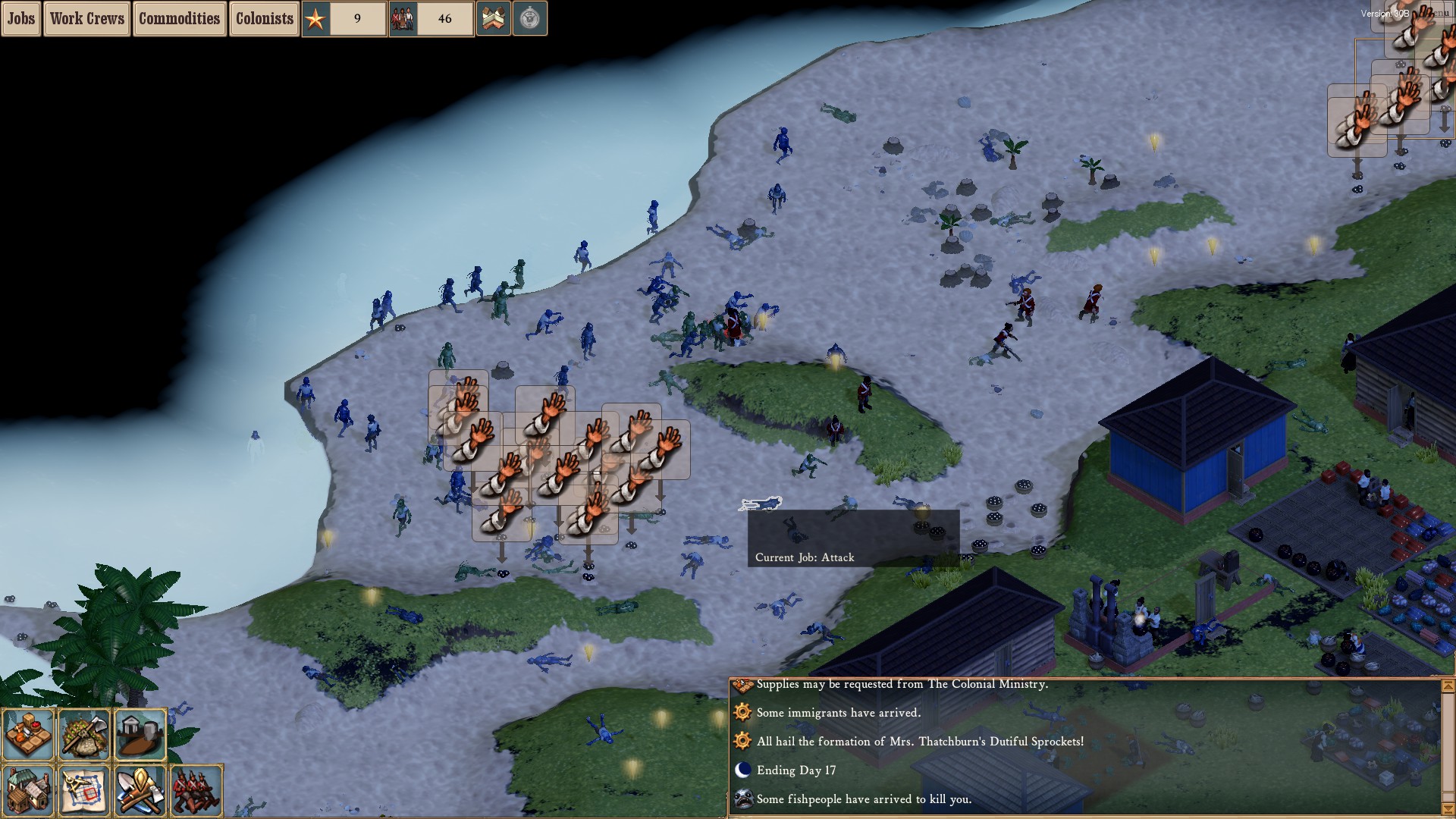1456x819 pixels.
Task: Open the stockpile goods placement icon
Action: click(30, 733)
